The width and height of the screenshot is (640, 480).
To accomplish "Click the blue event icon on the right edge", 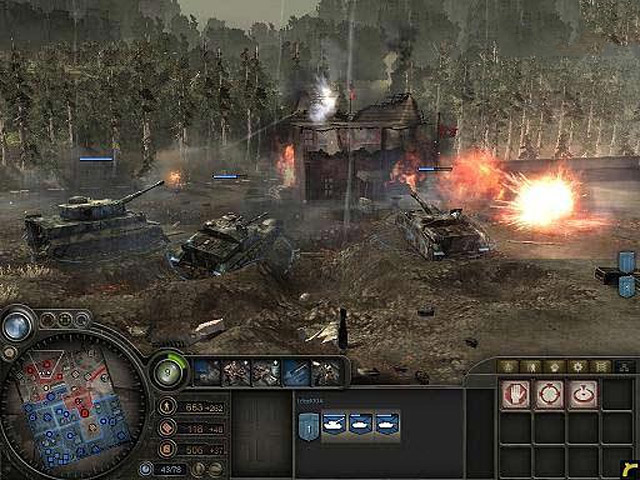I will click(x=627, y=262).
